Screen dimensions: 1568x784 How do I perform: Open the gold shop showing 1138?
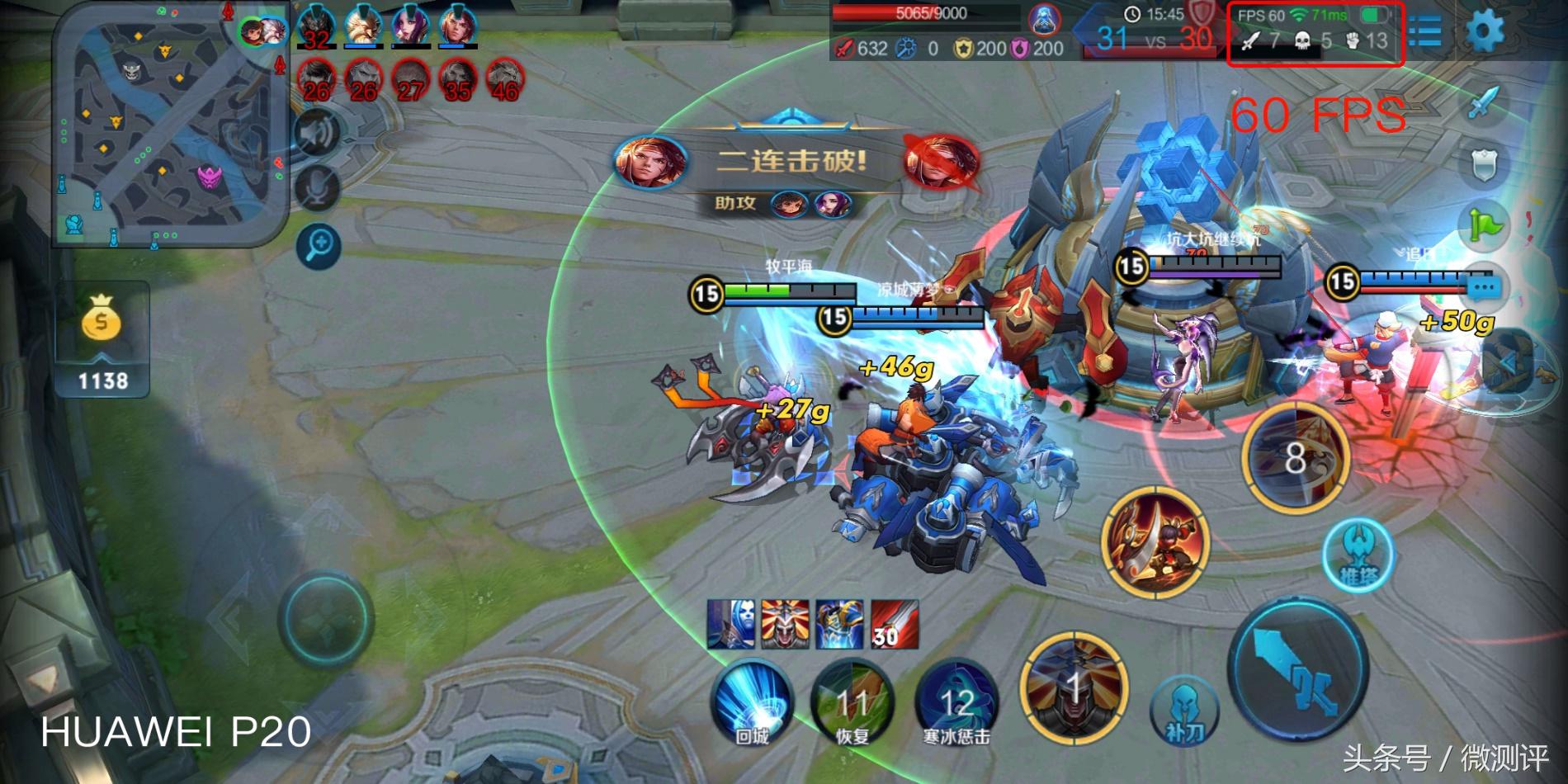pos(102,338)
